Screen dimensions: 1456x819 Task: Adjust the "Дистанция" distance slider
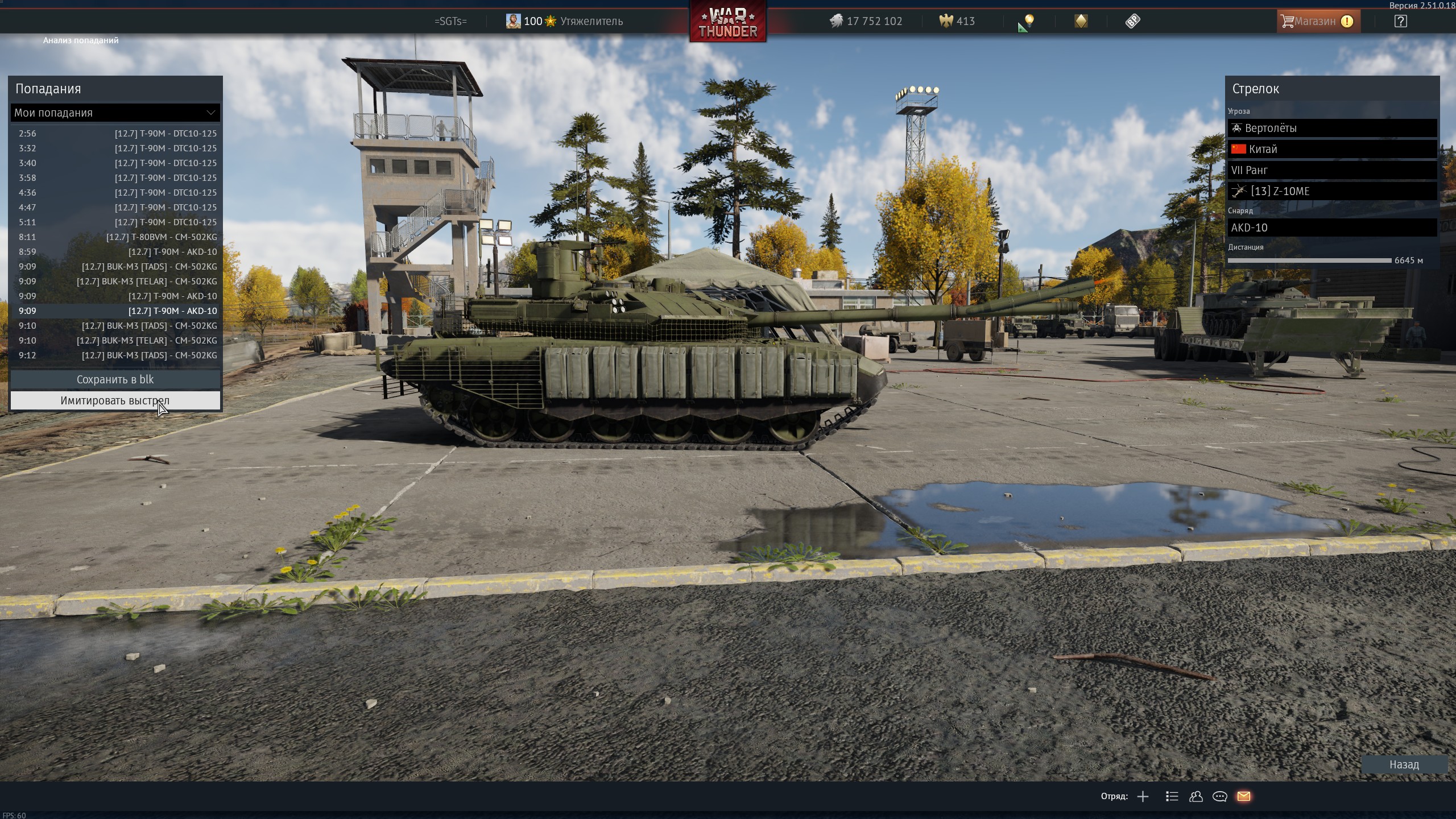point(1309,260)
